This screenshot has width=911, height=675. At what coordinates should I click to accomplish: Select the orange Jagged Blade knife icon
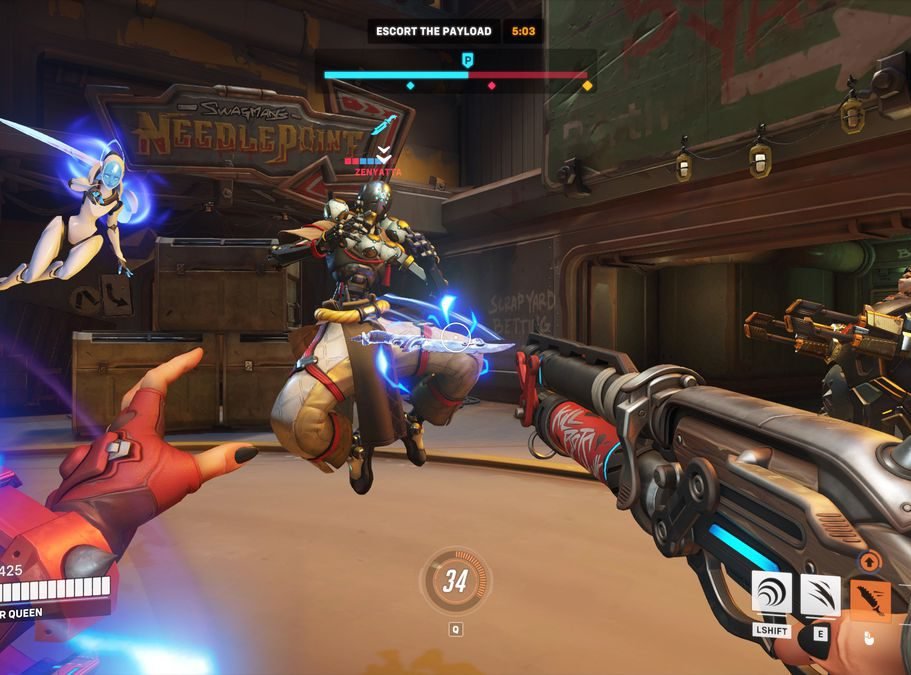pos(870,598)
